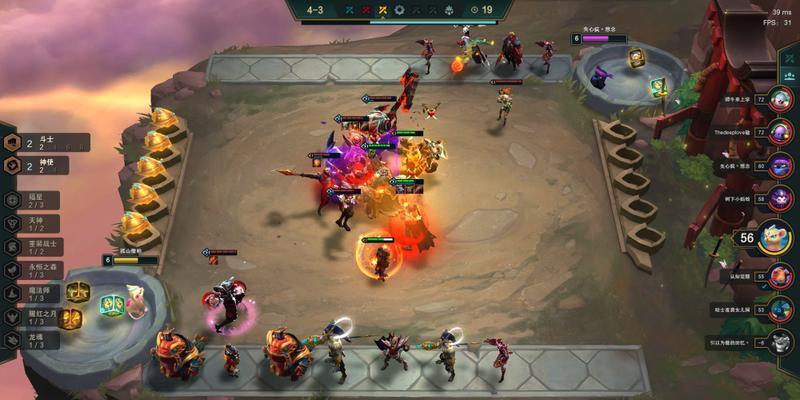Click the players icon below the crossed-swords button

click(790, 76)
